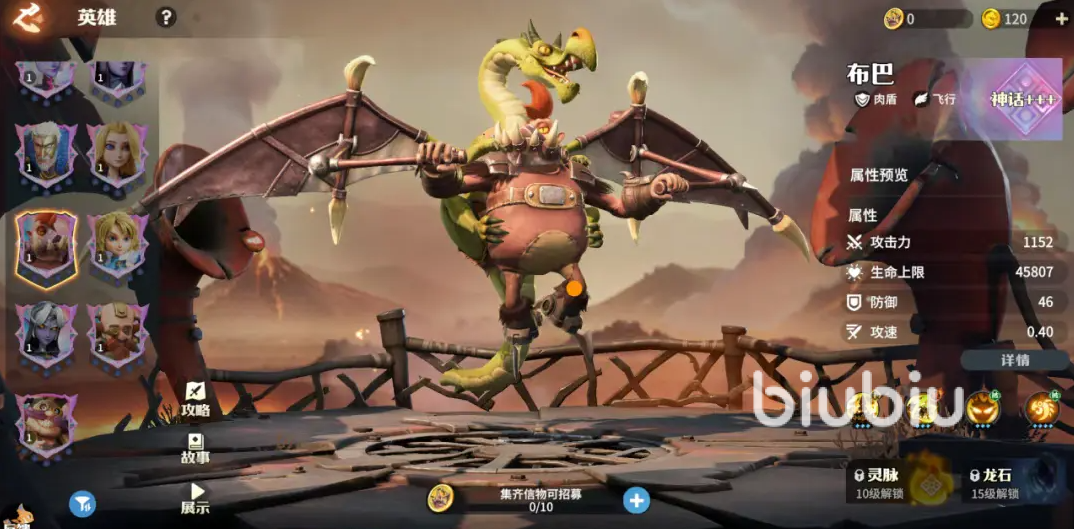Open the 故事 story page

click(195, 448)
